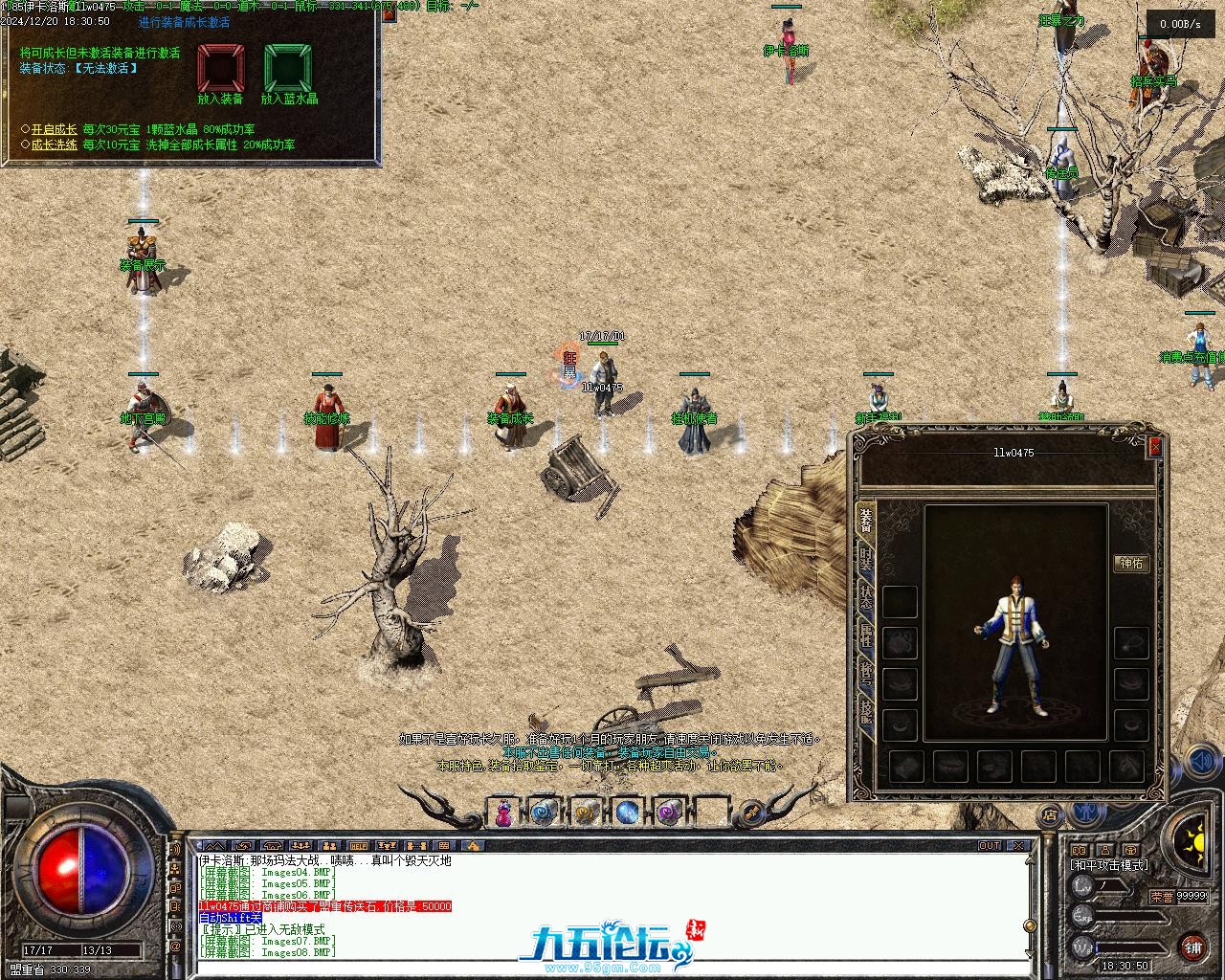1225x980 pixels.
Task: Select the green 放入蓝水晶 crystal slot
Action: click(x=288, y=69)
